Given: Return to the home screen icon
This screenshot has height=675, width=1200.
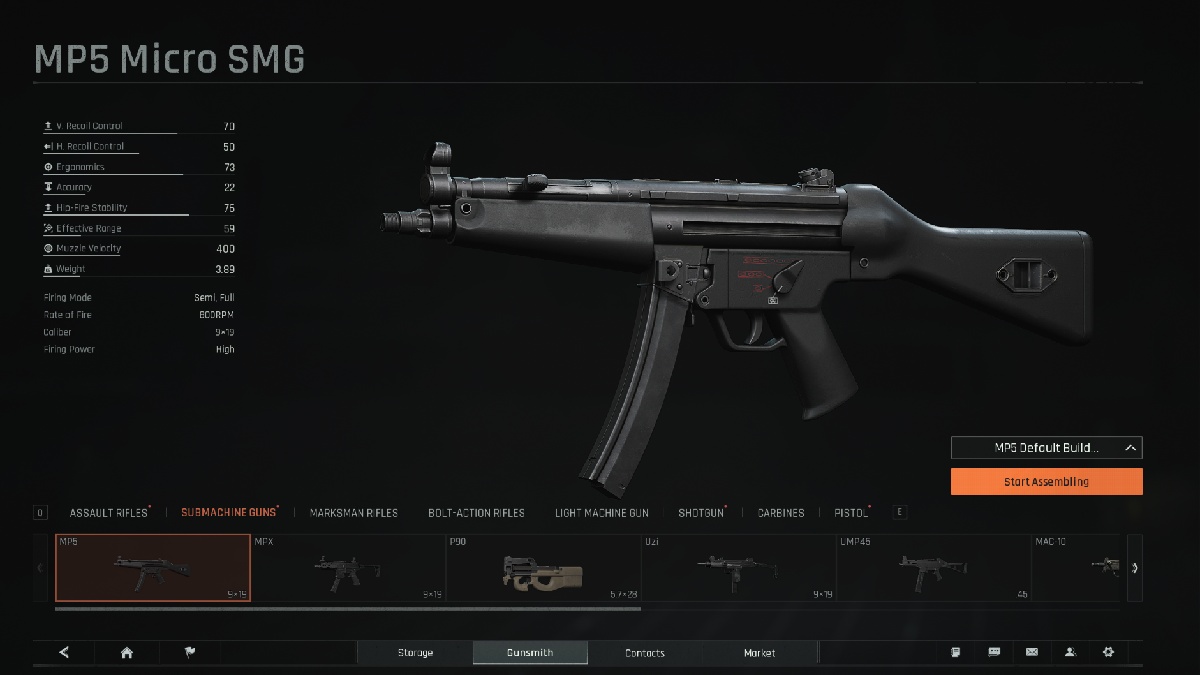Looking at the screenshot, I should click(x=127, y=653).
